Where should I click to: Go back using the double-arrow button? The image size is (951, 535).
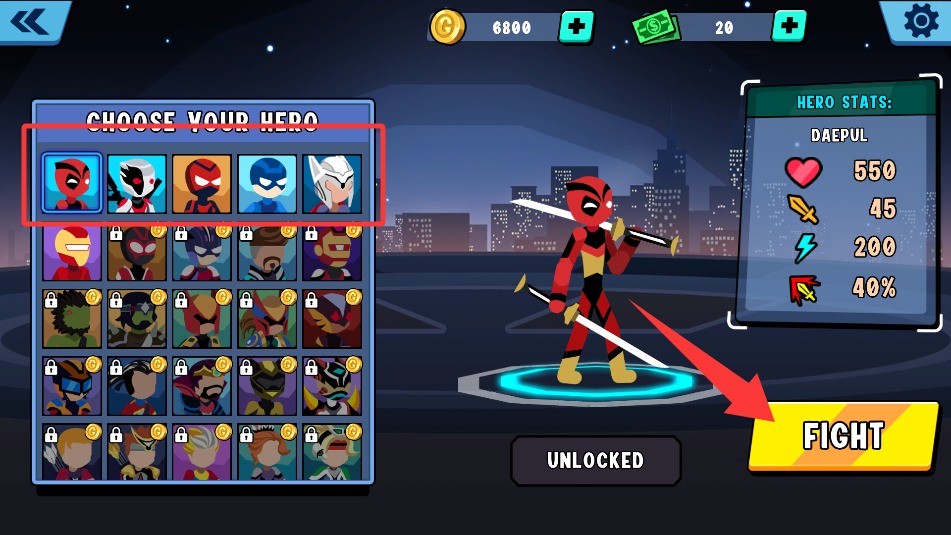33,21
